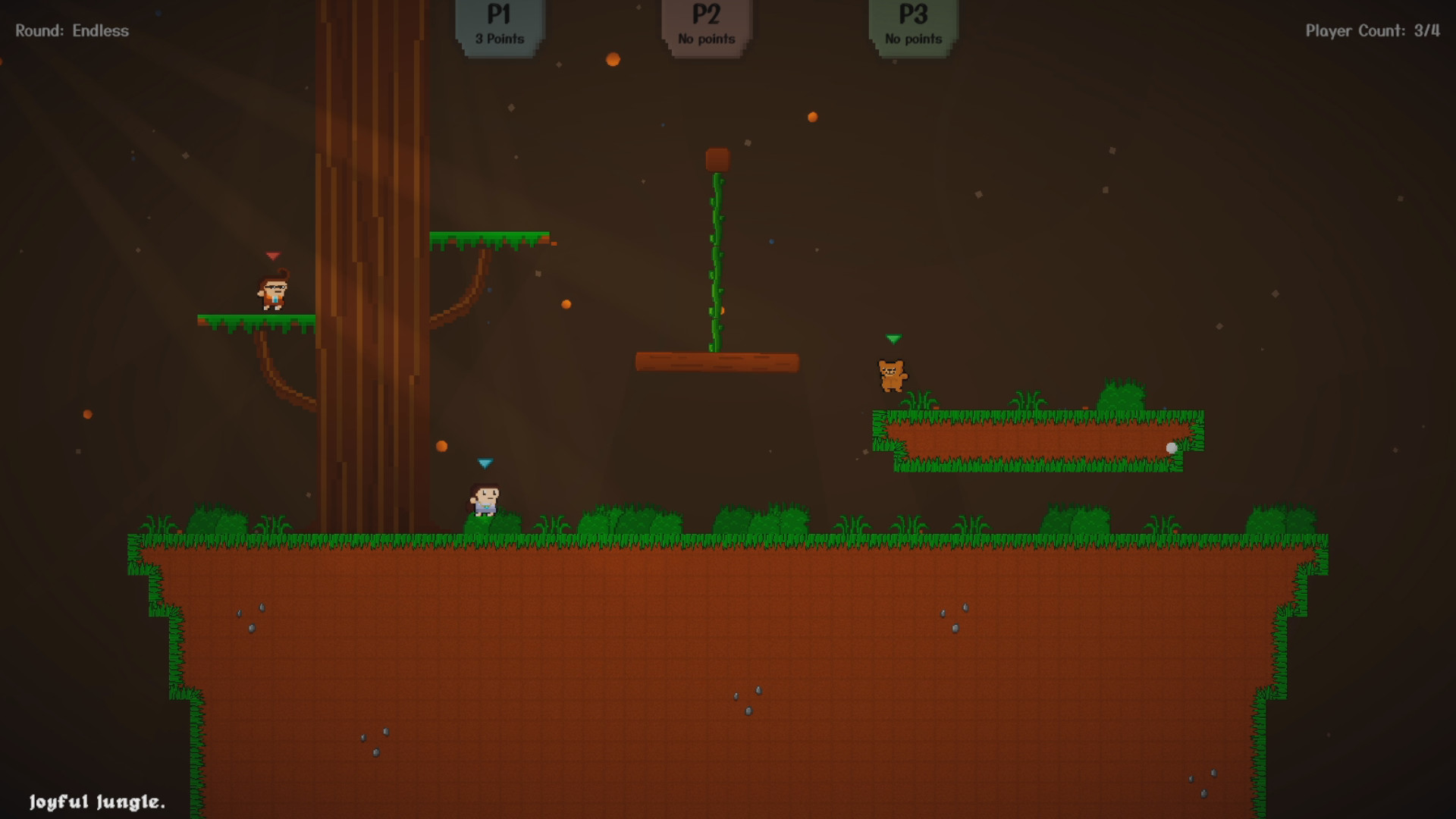Click the white orb near the floating island

pyautogui.click(x=1172, y=447)
